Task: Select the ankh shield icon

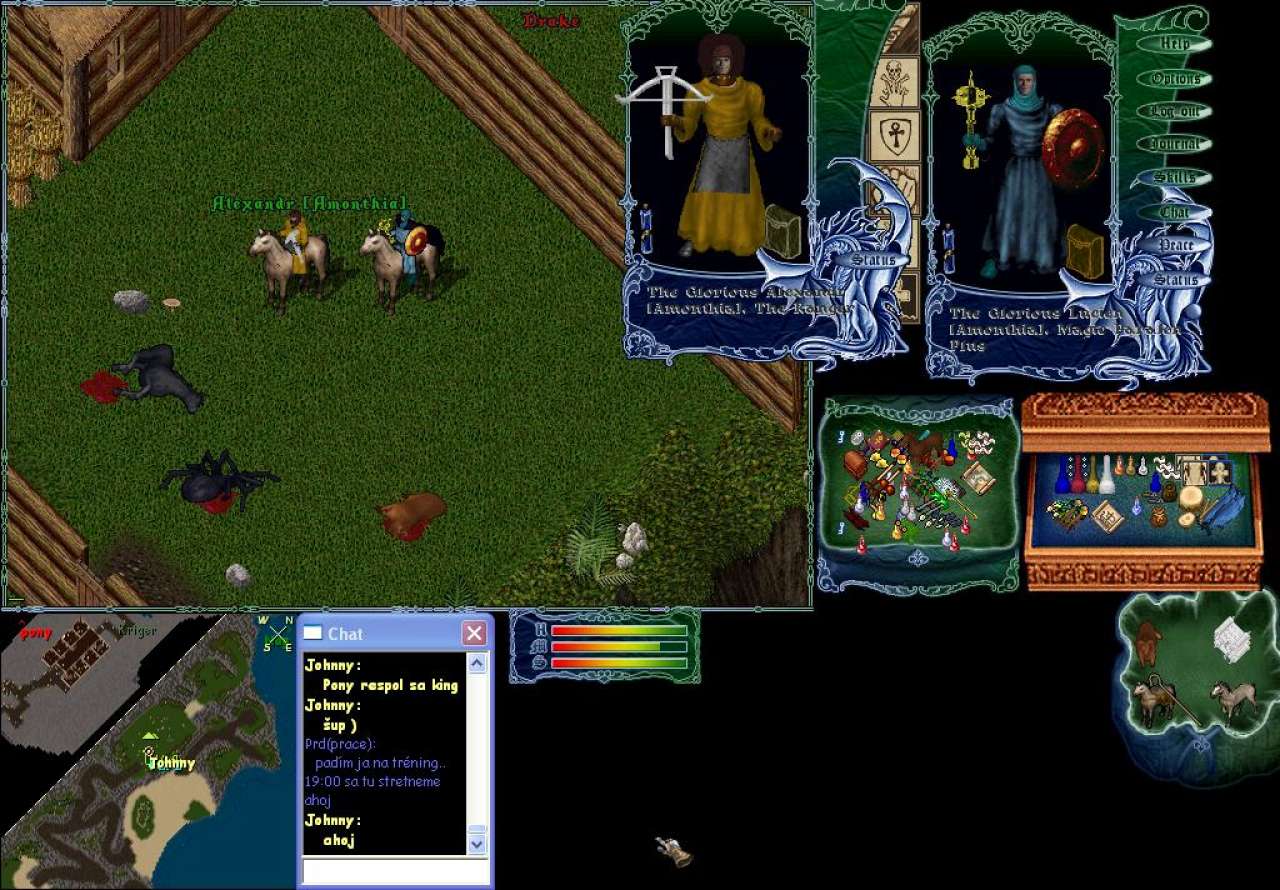Action: point(894,133)
